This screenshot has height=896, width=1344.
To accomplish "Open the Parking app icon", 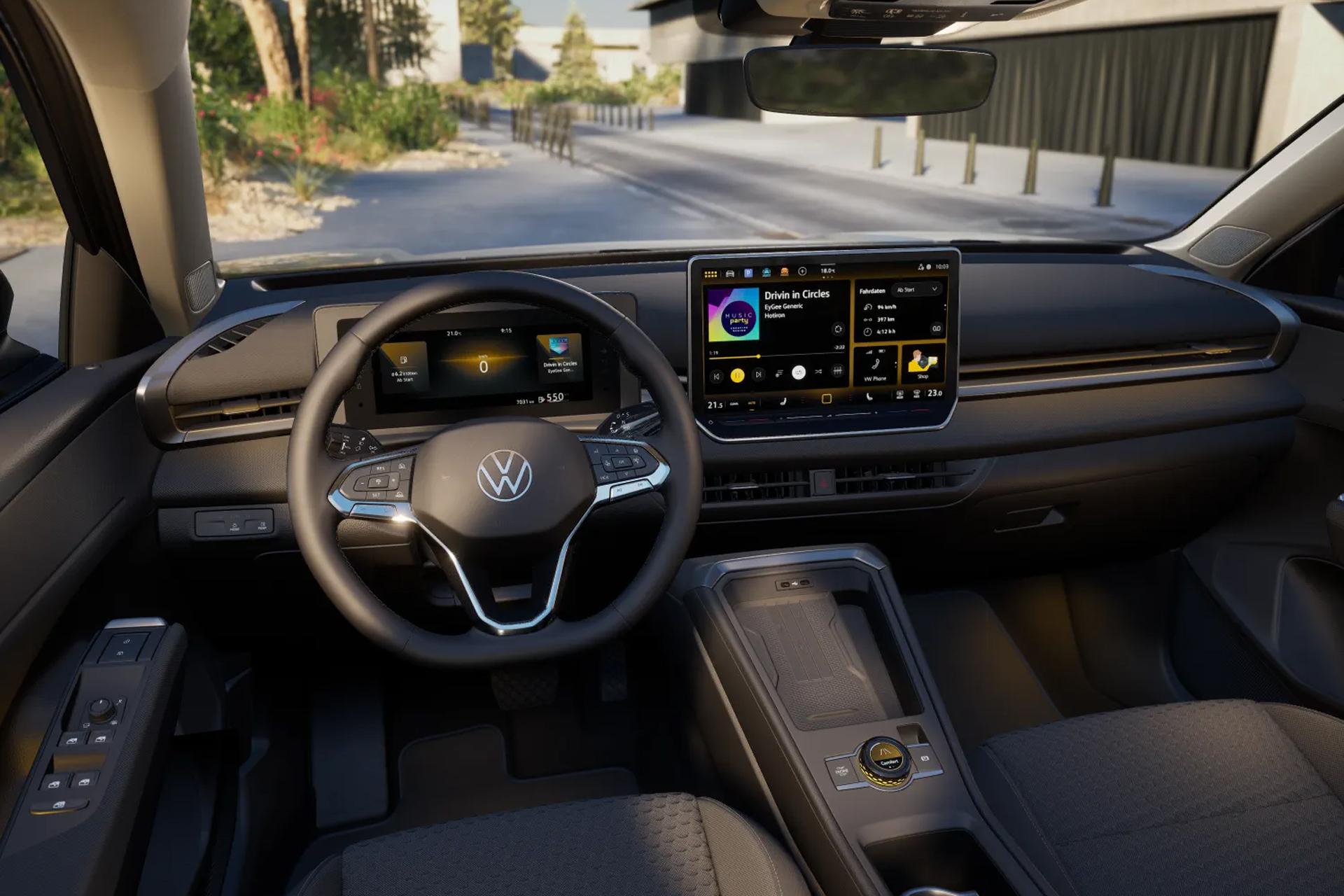I will [x=748, y=272].
